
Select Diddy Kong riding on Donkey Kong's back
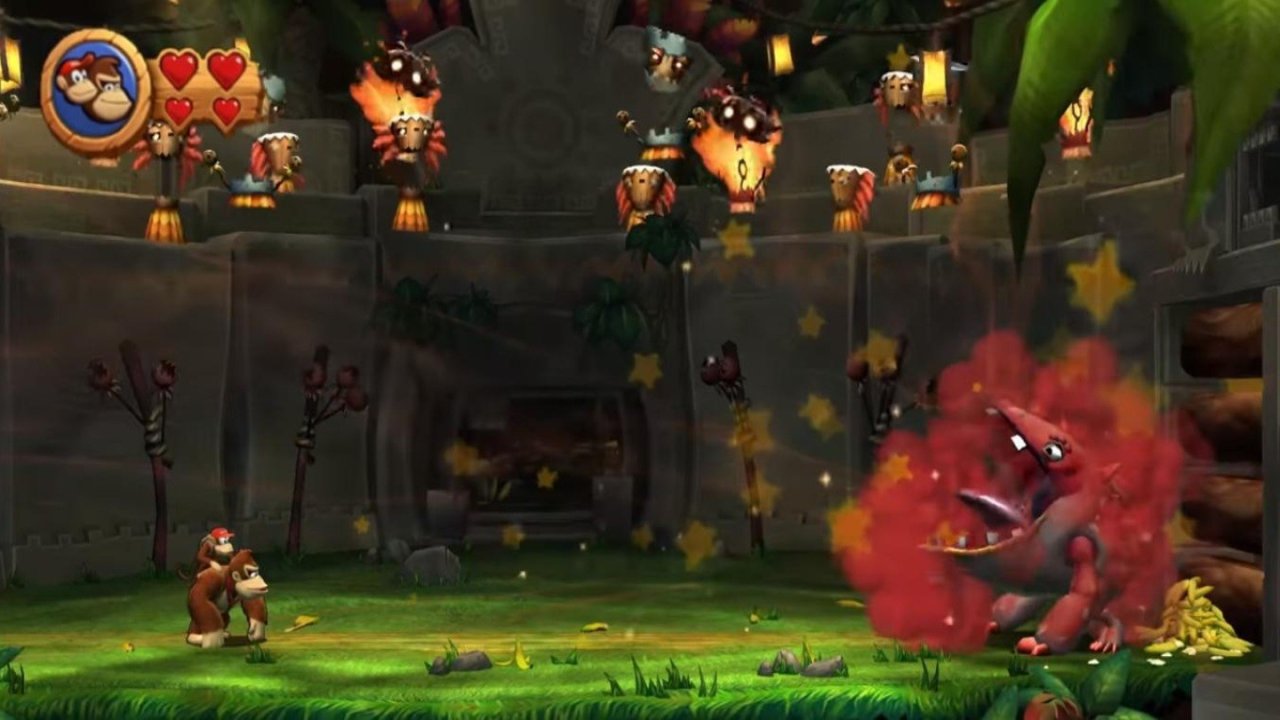click(213, 547)
